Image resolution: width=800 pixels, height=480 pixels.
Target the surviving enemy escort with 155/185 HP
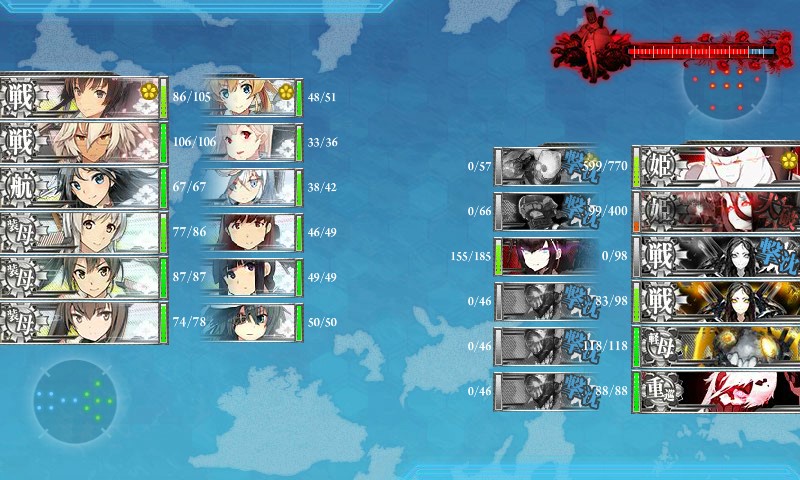tap(546, 255)
